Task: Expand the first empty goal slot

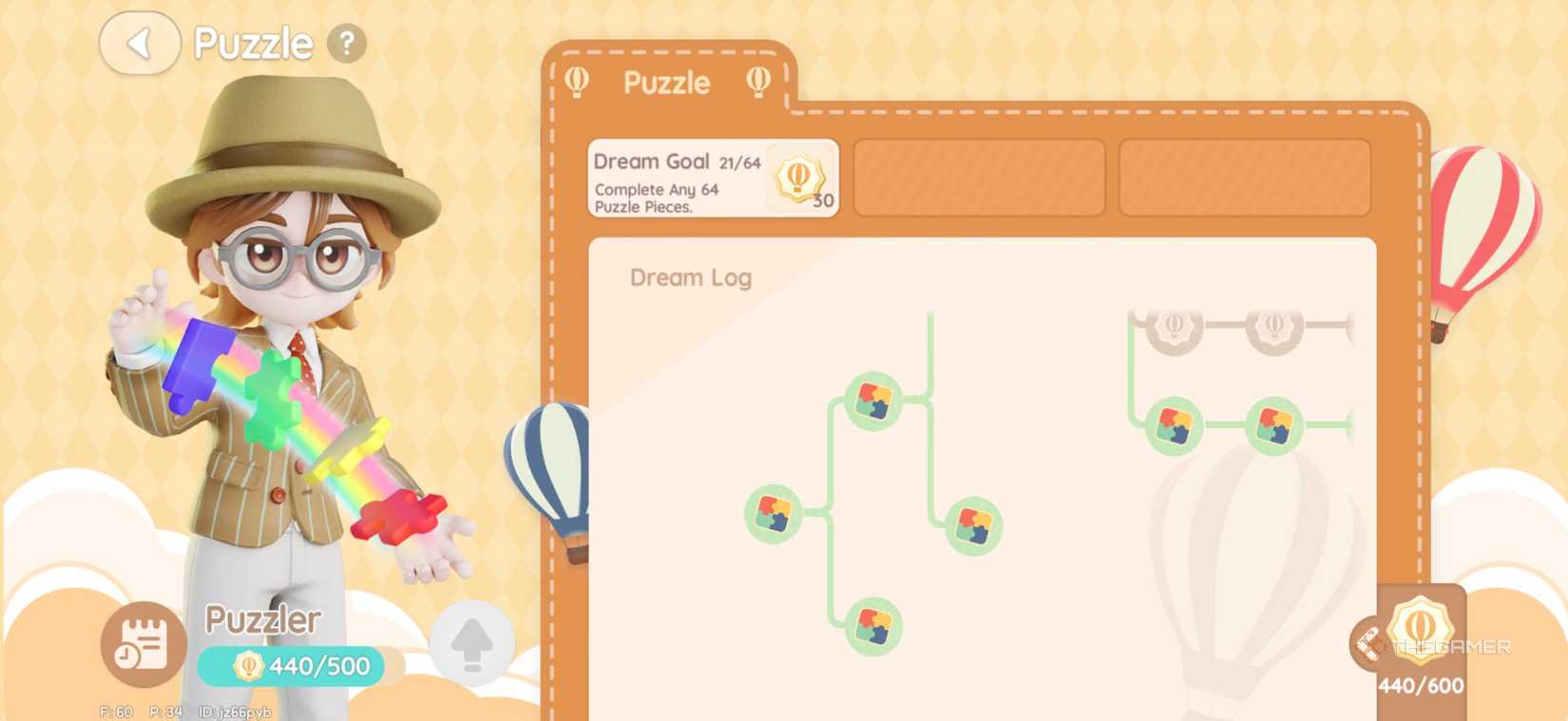Action: [x=979, y=178]
